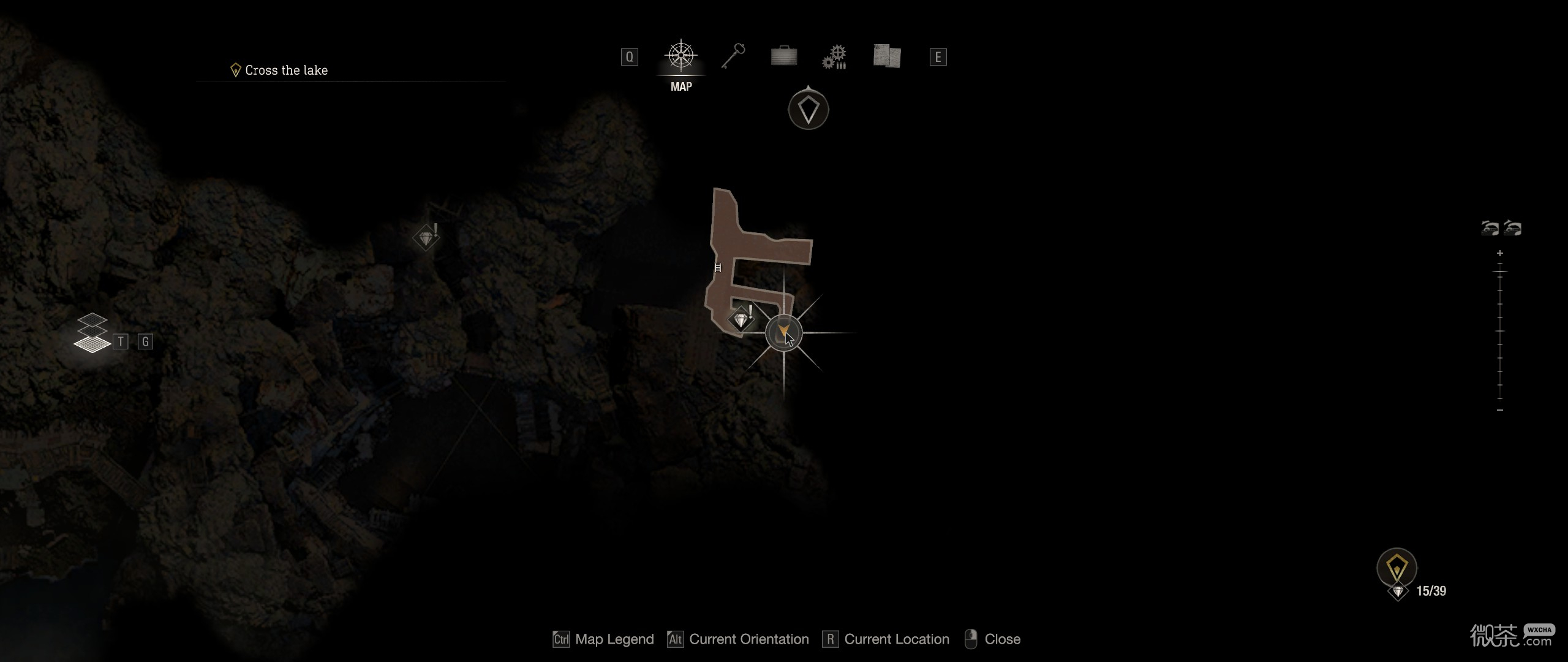Click the ladder icon on the brown building

718,268
